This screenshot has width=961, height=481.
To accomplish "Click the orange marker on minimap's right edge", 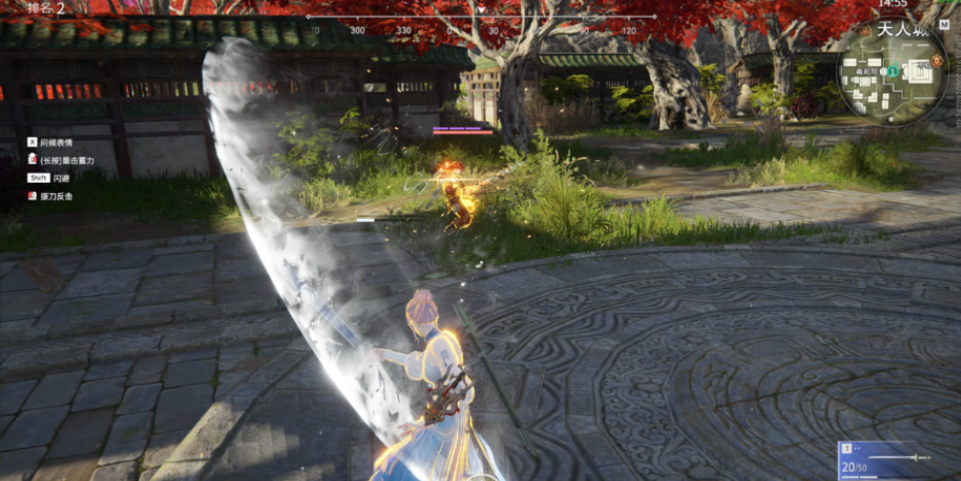I will point(938,61).
